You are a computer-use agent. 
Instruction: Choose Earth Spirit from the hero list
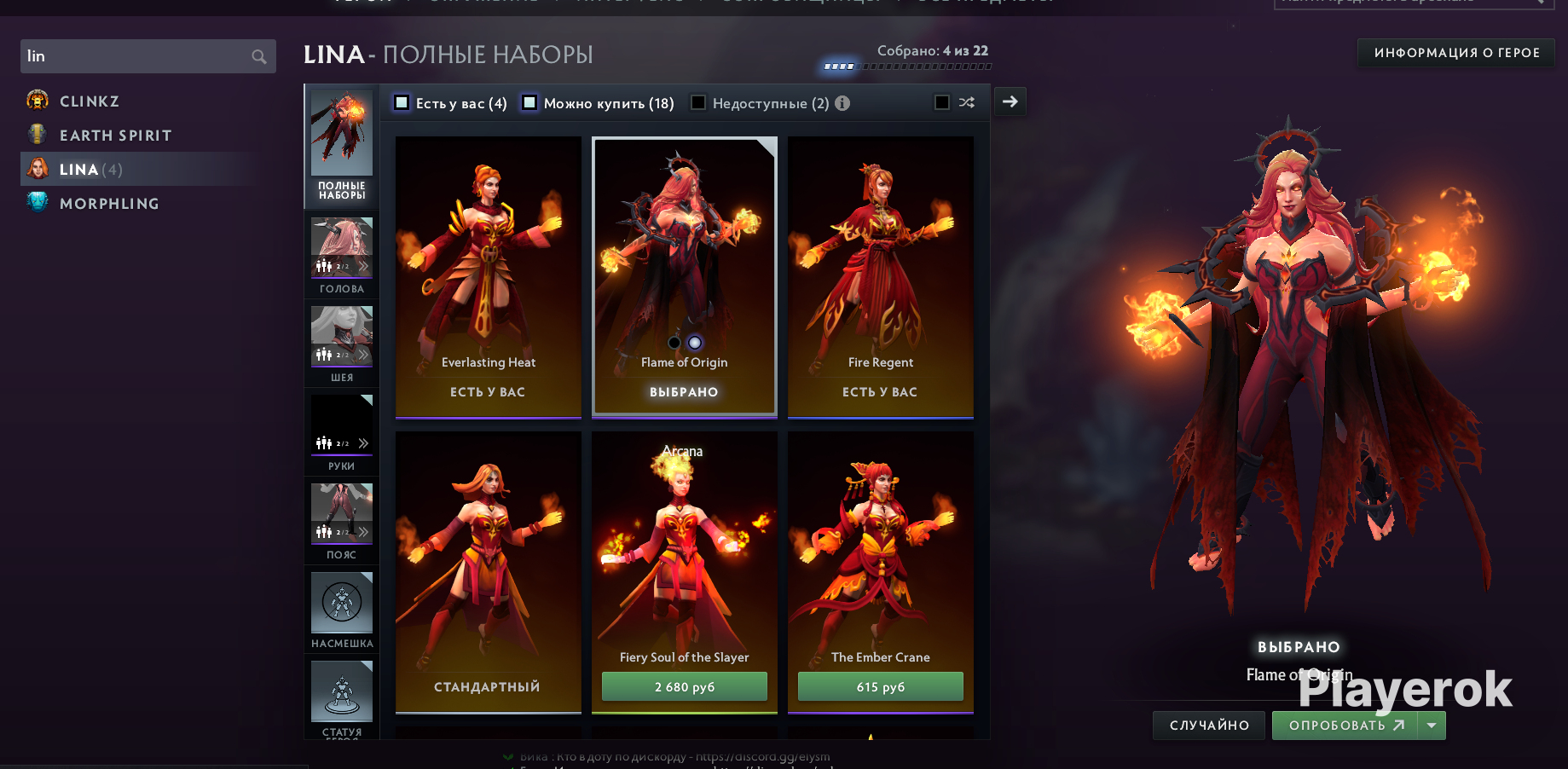(x=115, y=136)
